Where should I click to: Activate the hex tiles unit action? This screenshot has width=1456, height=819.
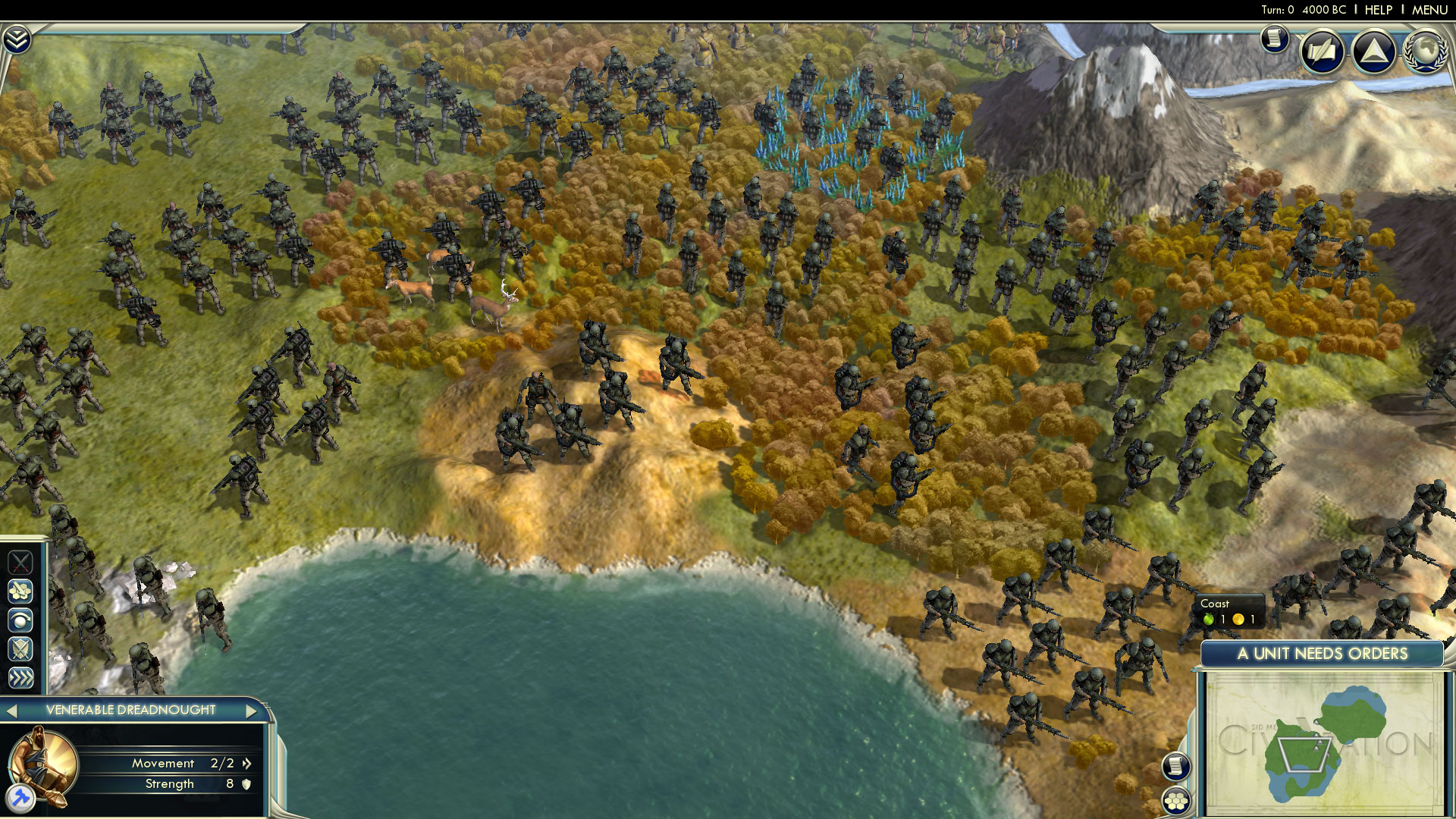[20, 591]
